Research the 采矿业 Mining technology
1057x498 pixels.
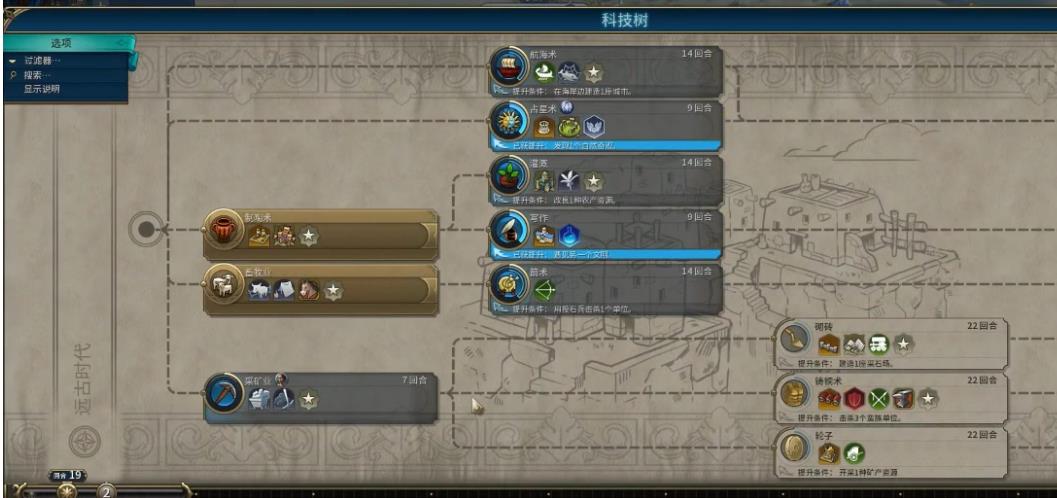[320, 396]
